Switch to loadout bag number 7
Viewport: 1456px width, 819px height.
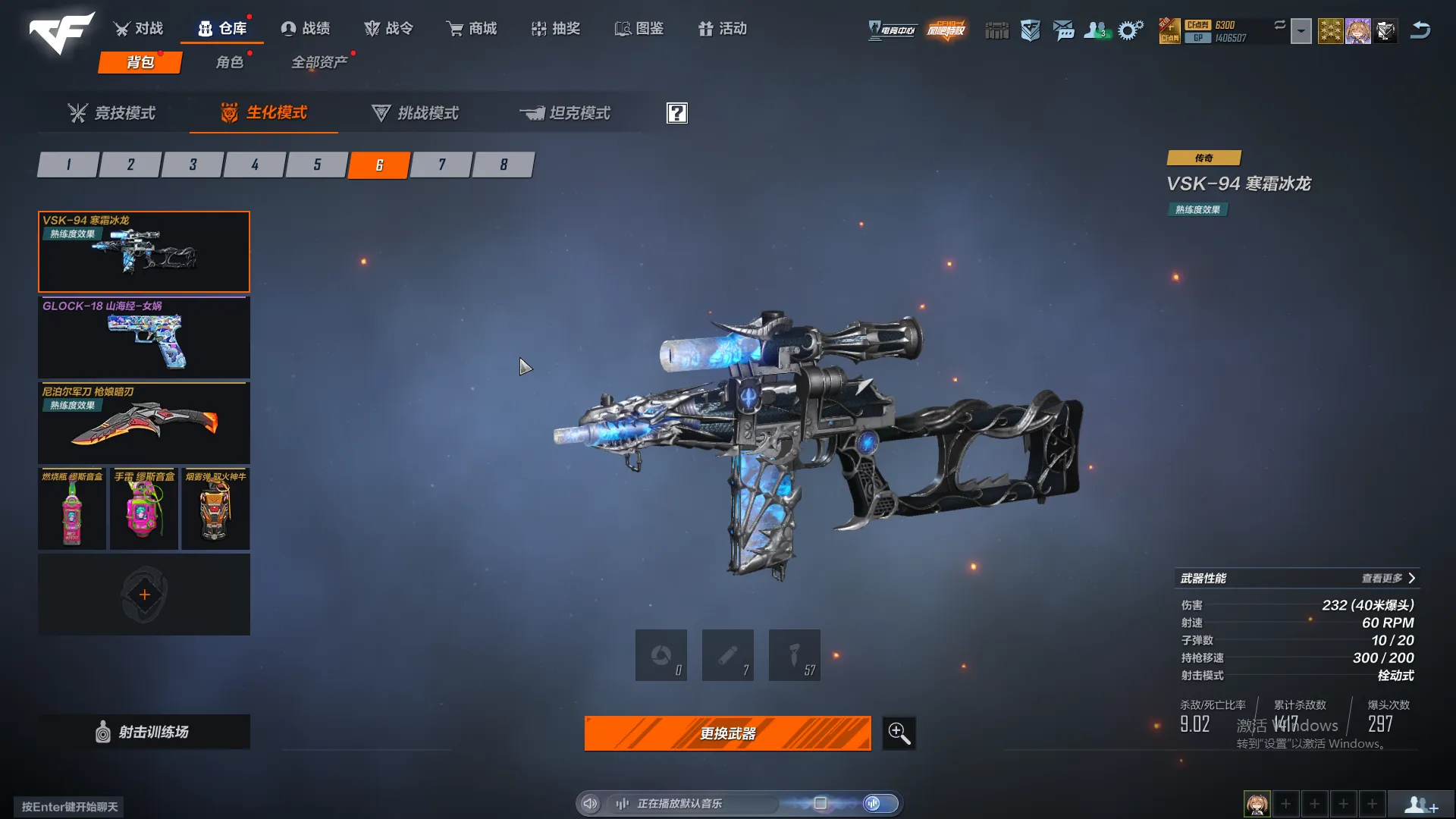tap(441, 165)
